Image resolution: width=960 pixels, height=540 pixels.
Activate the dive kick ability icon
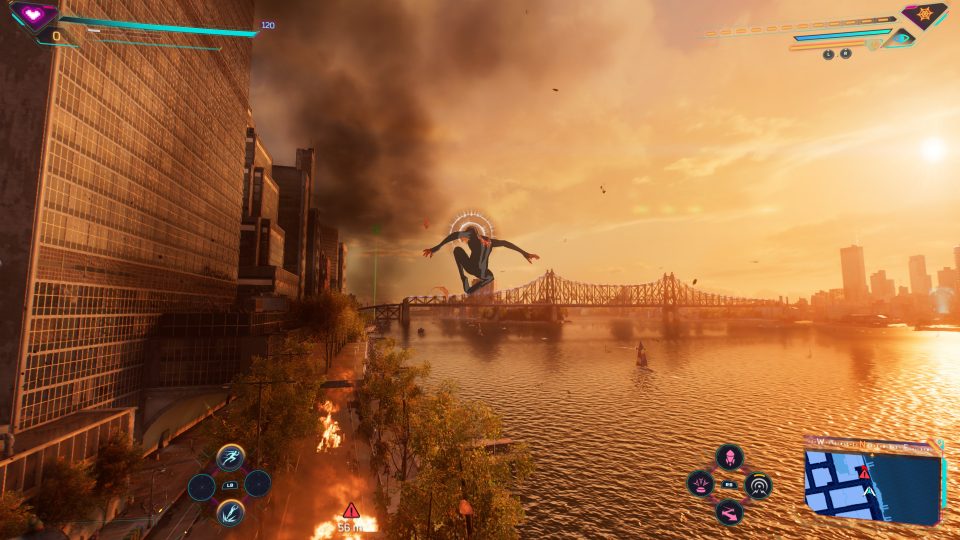(x=231, y=512)
